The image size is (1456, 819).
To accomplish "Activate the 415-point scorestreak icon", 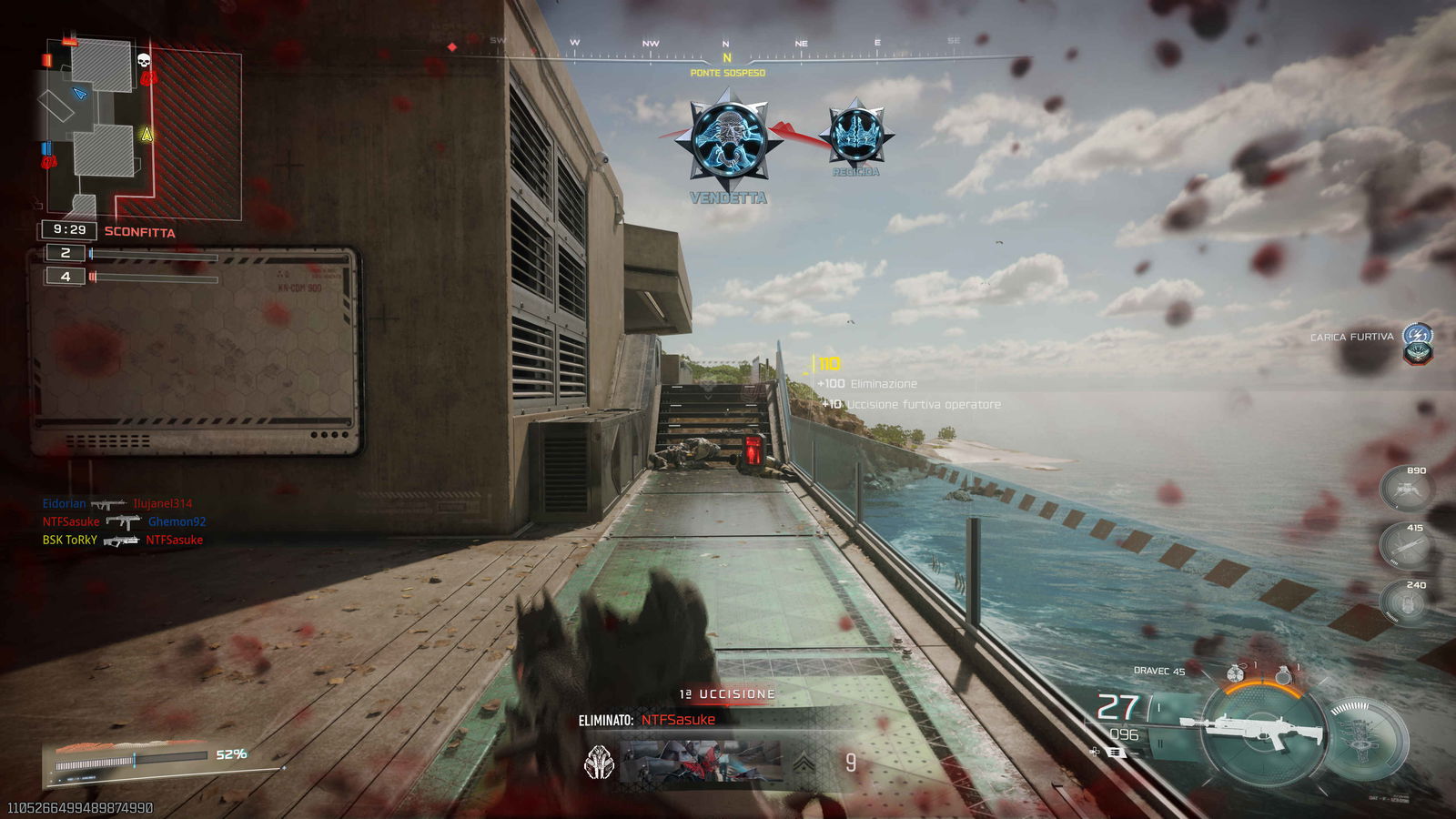I will click(1407, 546).
